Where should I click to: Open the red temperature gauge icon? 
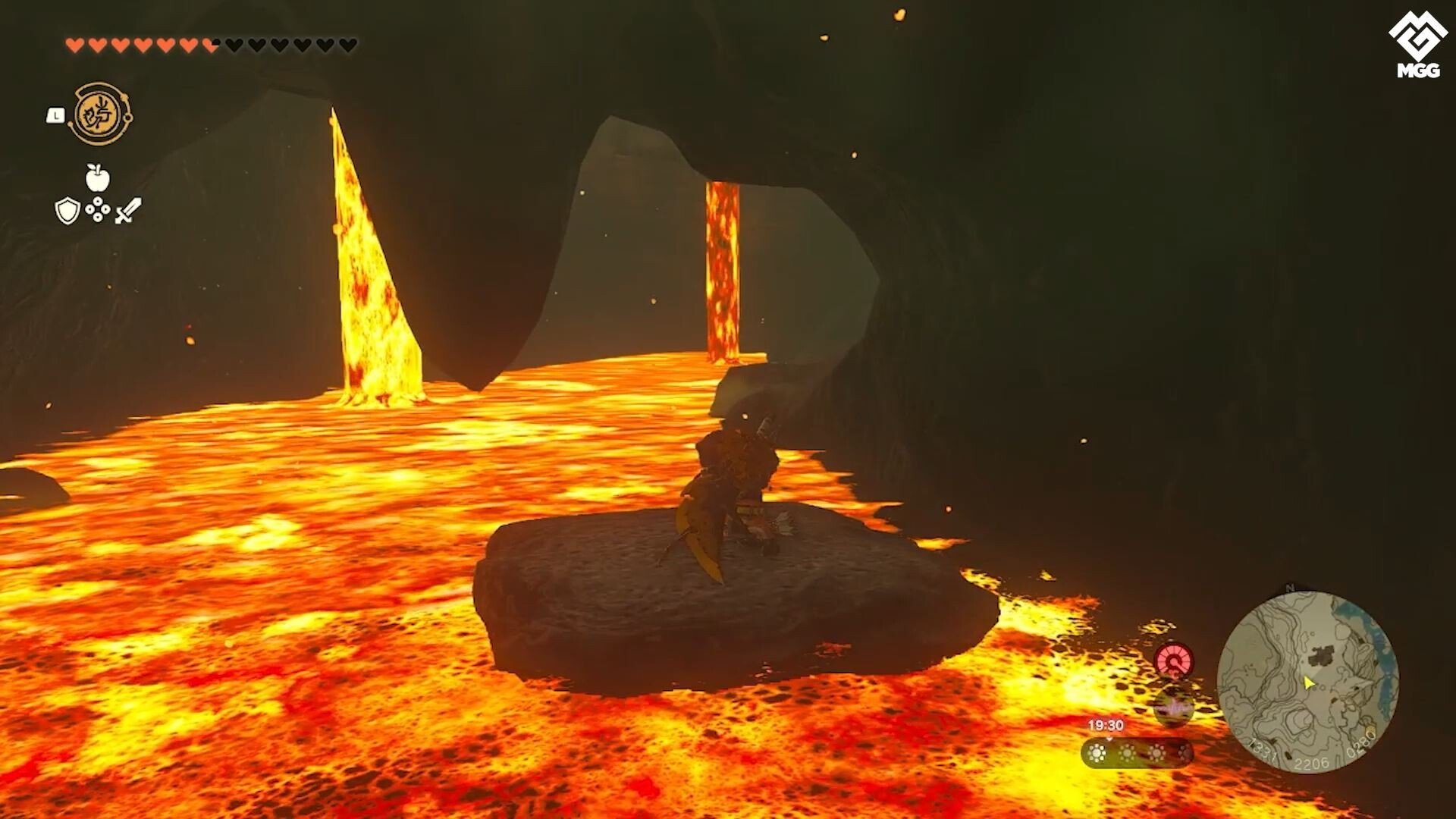pos(1173,659)
